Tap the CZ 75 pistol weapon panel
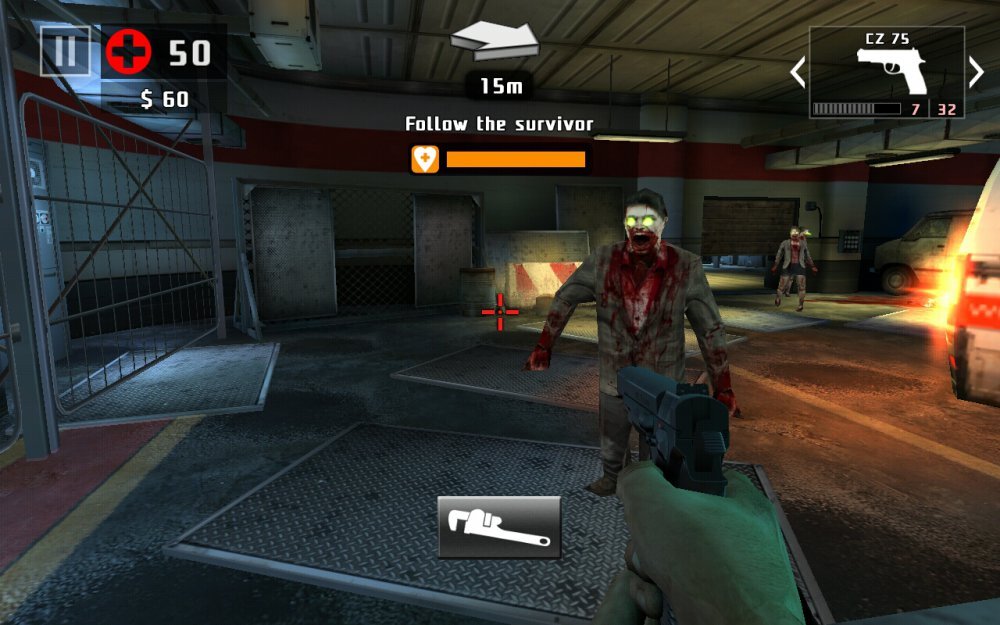The width and height of the screenshot is (1000, 625). [x=887, y=72]
